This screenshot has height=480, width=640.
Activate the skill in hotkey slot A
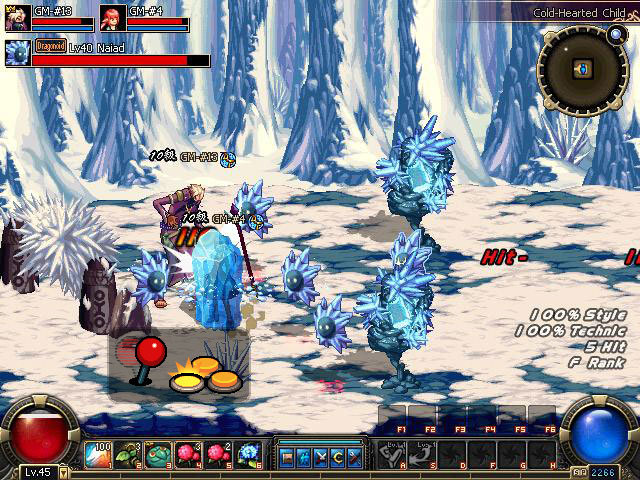[391, 455]
